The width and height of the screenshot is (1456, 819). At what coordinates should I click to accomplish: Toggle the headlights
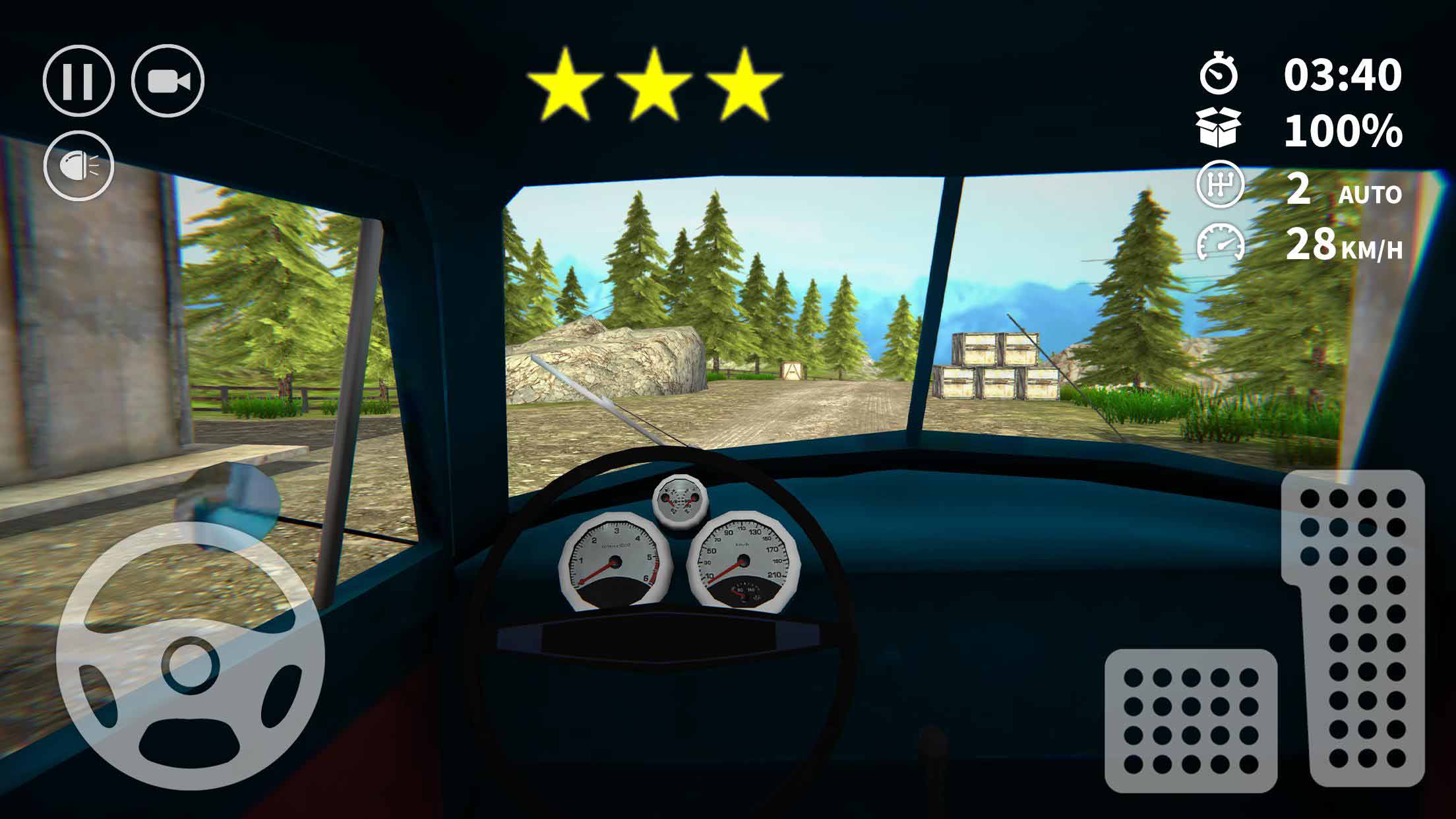78,166
